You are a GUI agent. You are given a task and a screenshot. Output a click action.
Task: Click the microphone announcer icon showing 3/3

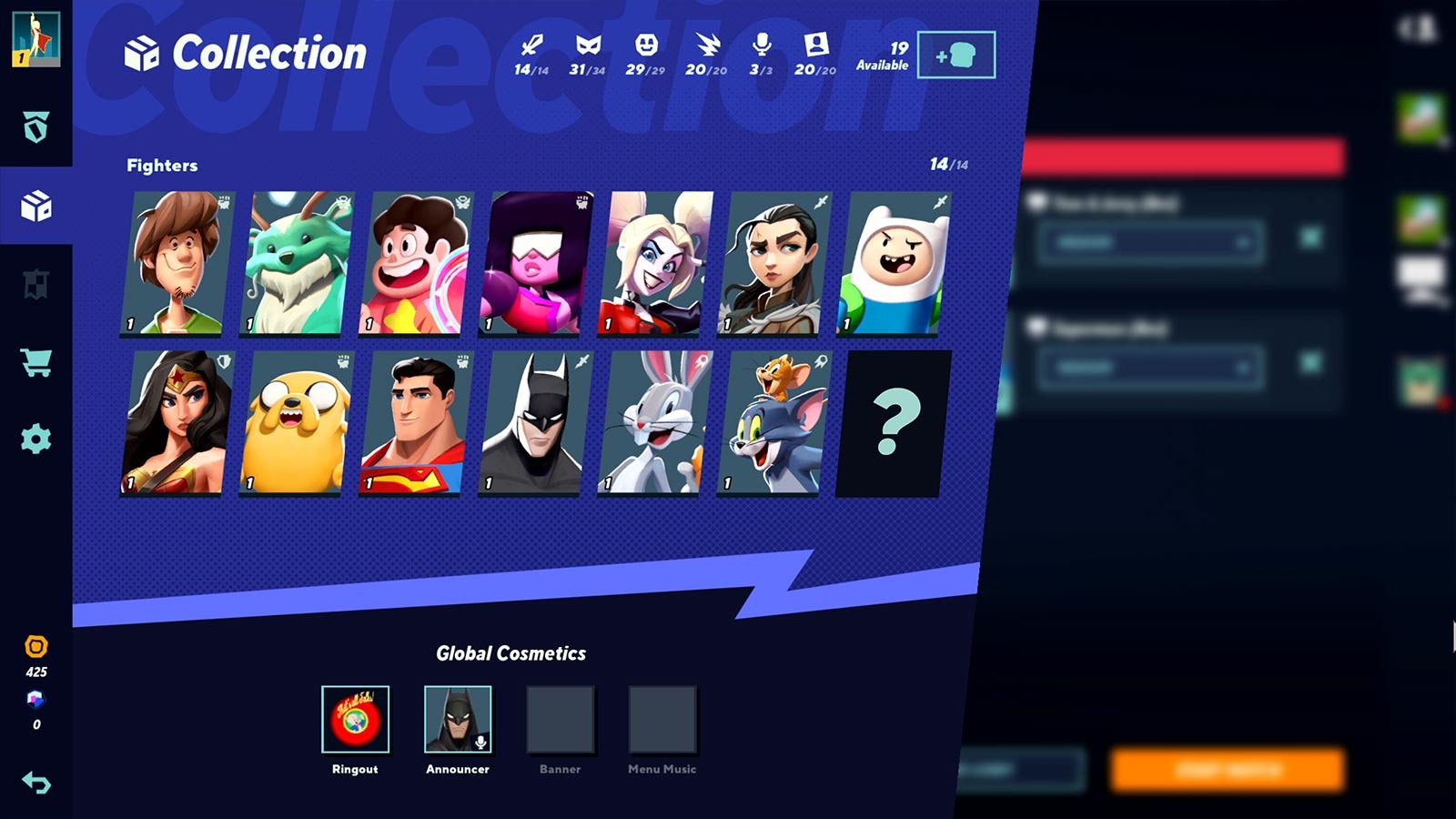pos(763,45)
